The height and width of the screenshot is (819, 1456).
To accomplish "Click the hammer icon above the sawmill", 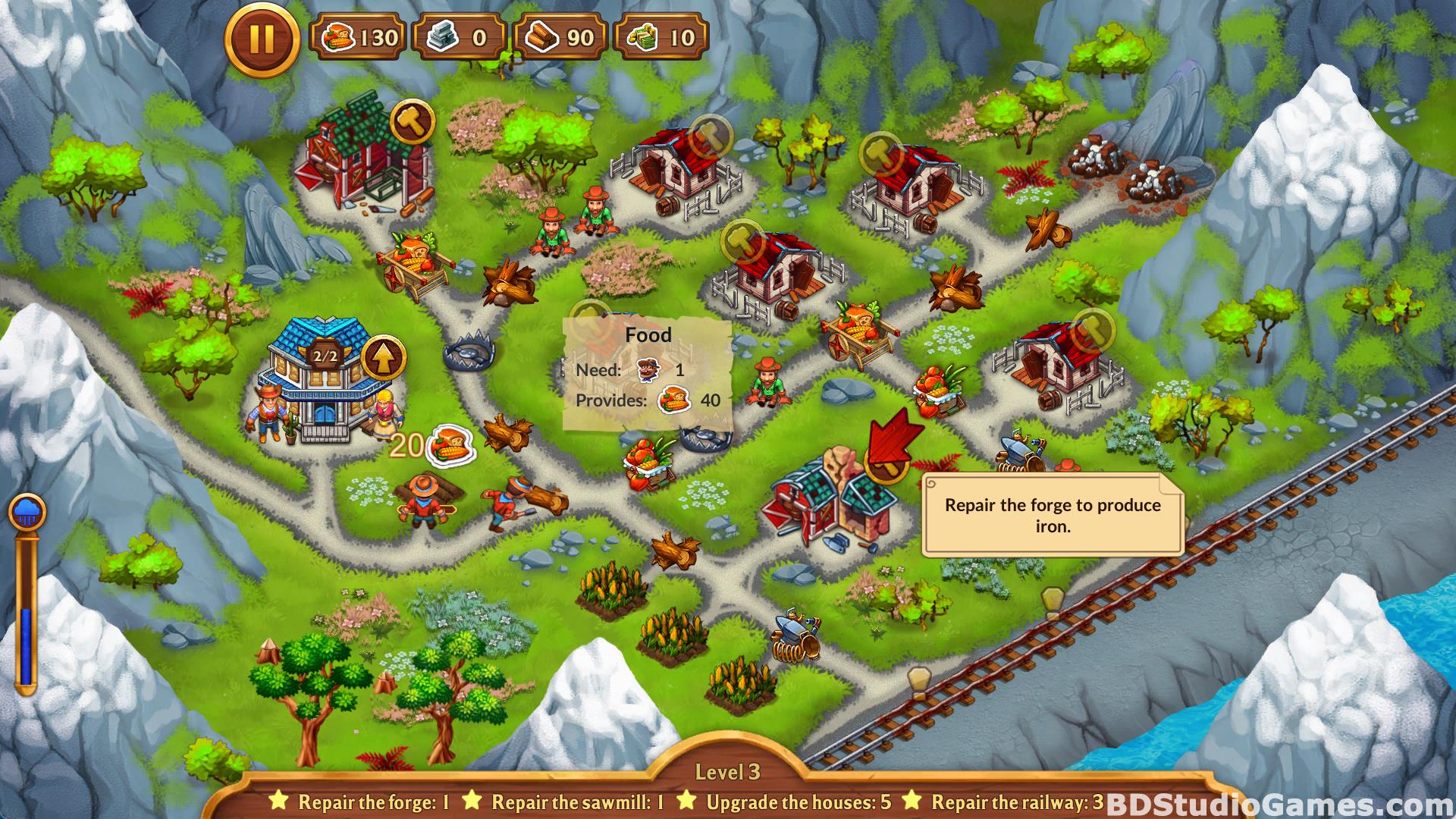I will [x=413, y=121].
